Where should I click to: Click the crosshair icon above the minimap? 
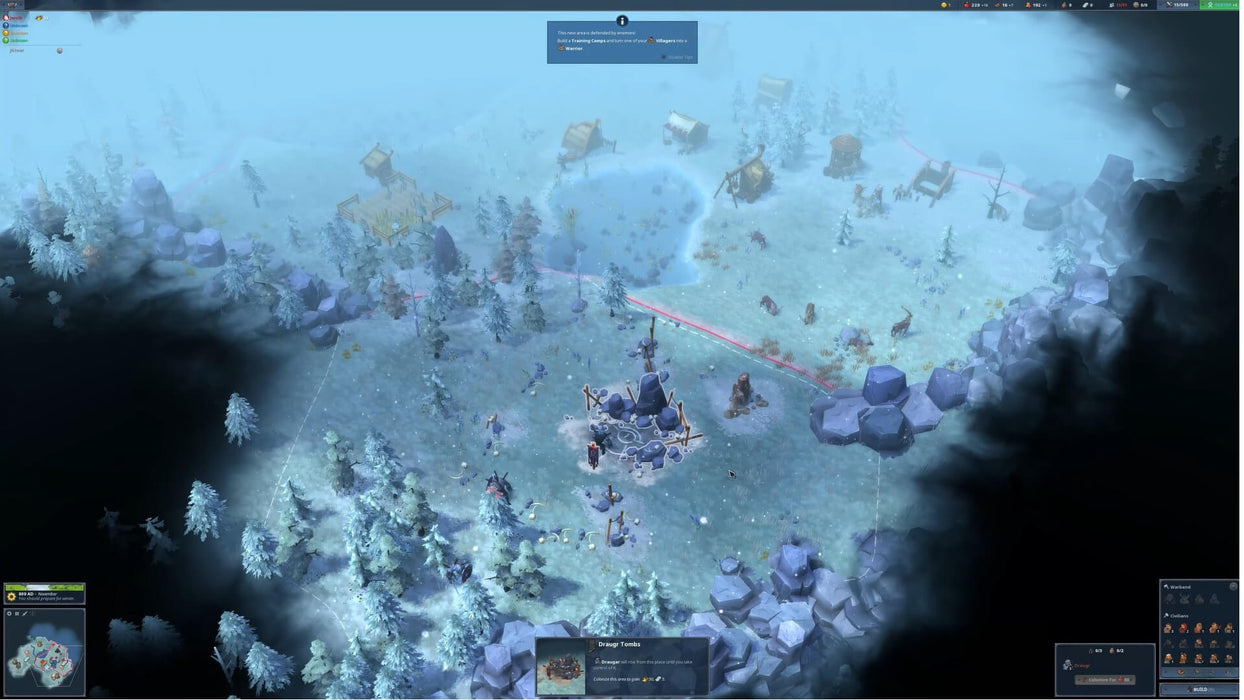(9, 613)
